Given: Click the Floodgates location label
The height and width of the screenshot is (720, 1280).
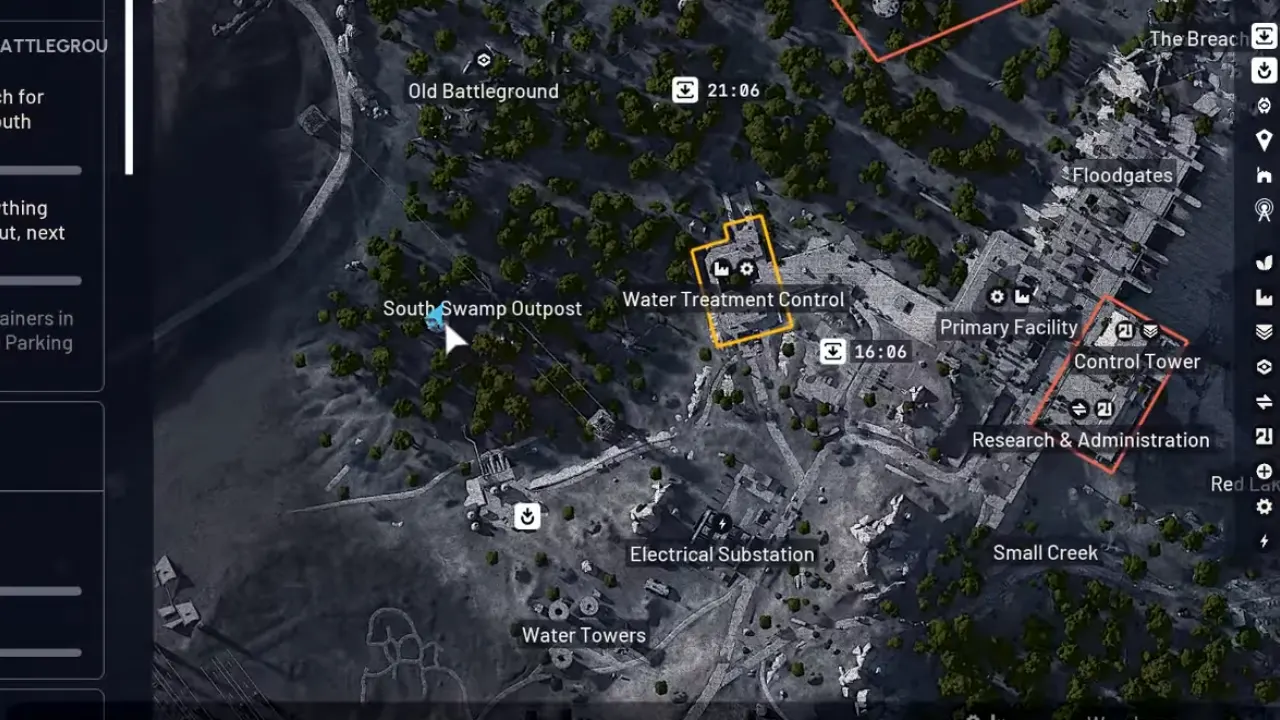Looking at the screenshot, I should (1121, 175).
